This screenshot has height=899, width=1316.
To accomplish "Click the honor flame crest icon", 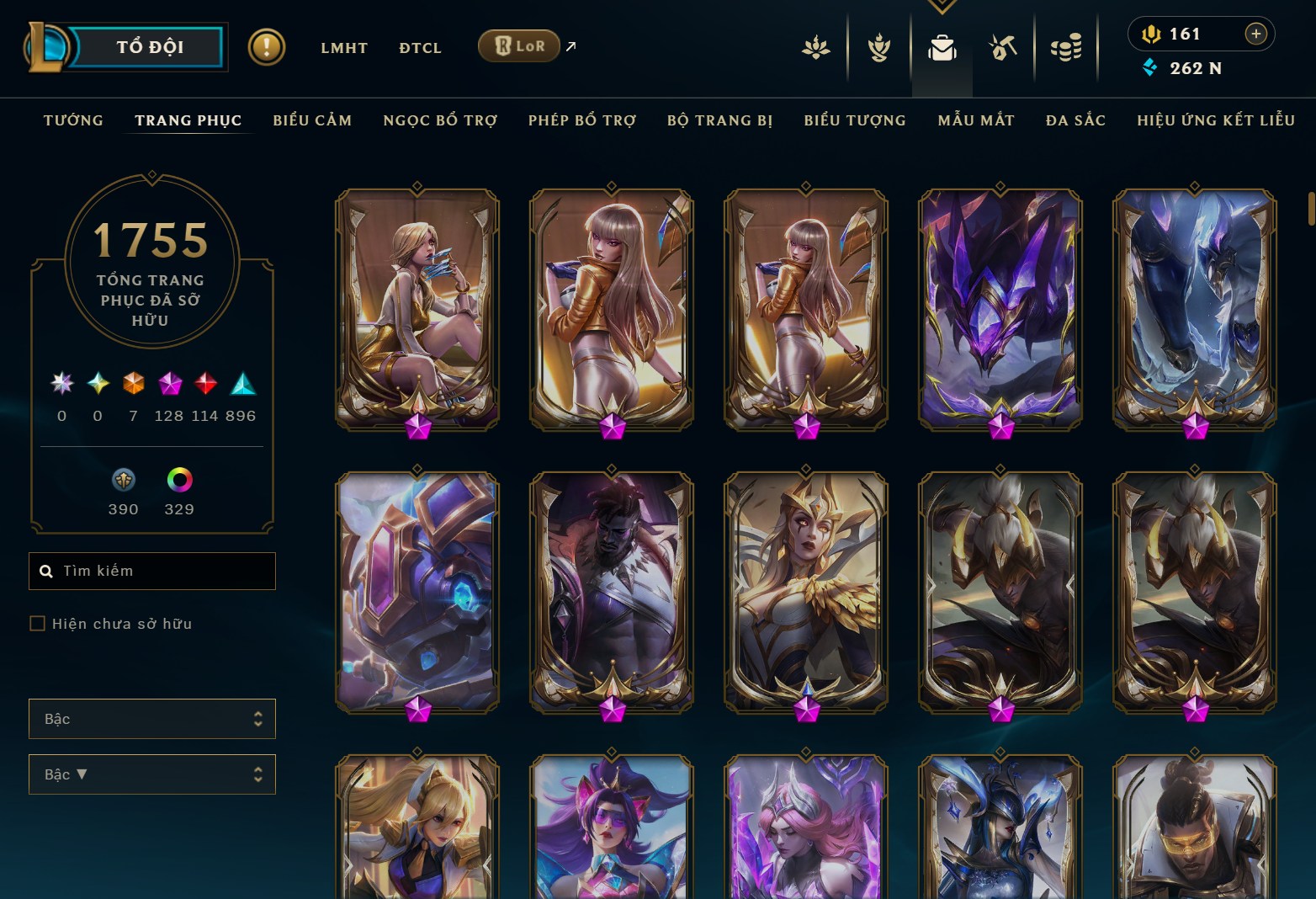I will coord(878,48).
